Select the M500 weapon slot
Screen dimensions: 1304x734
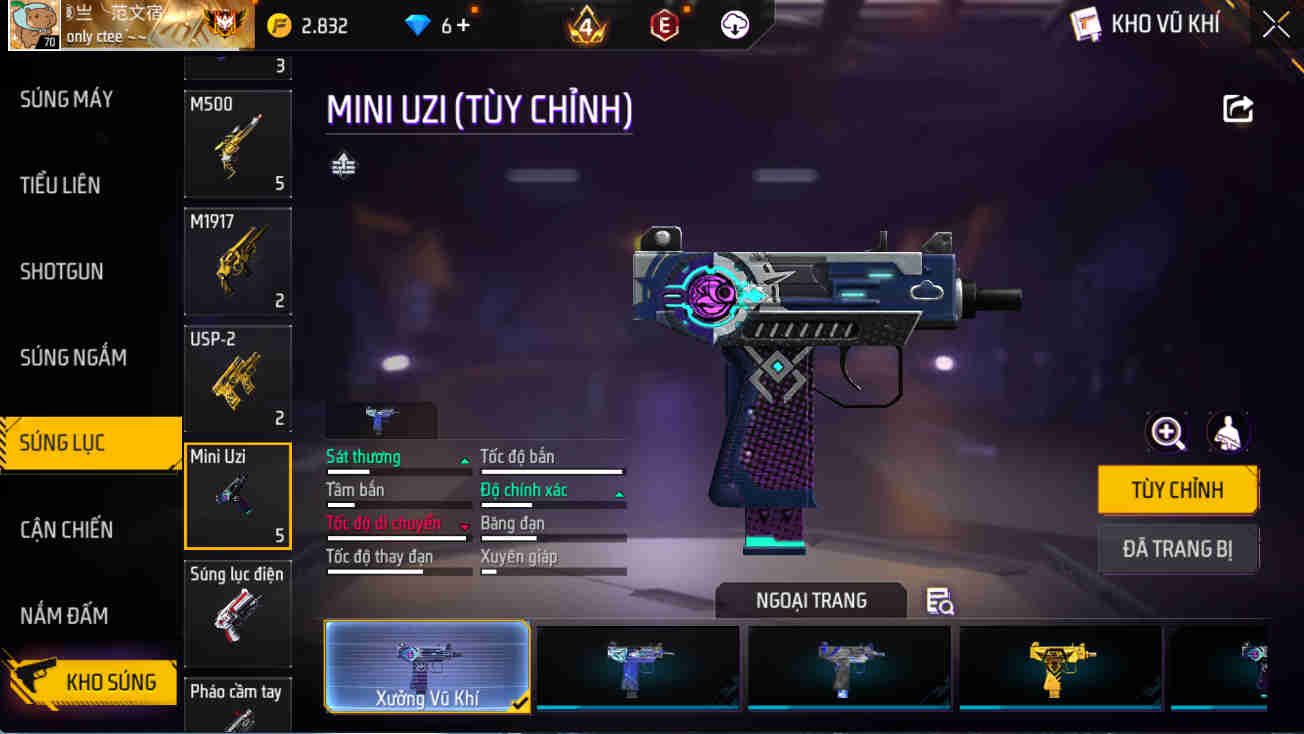[x=237, y=144]
